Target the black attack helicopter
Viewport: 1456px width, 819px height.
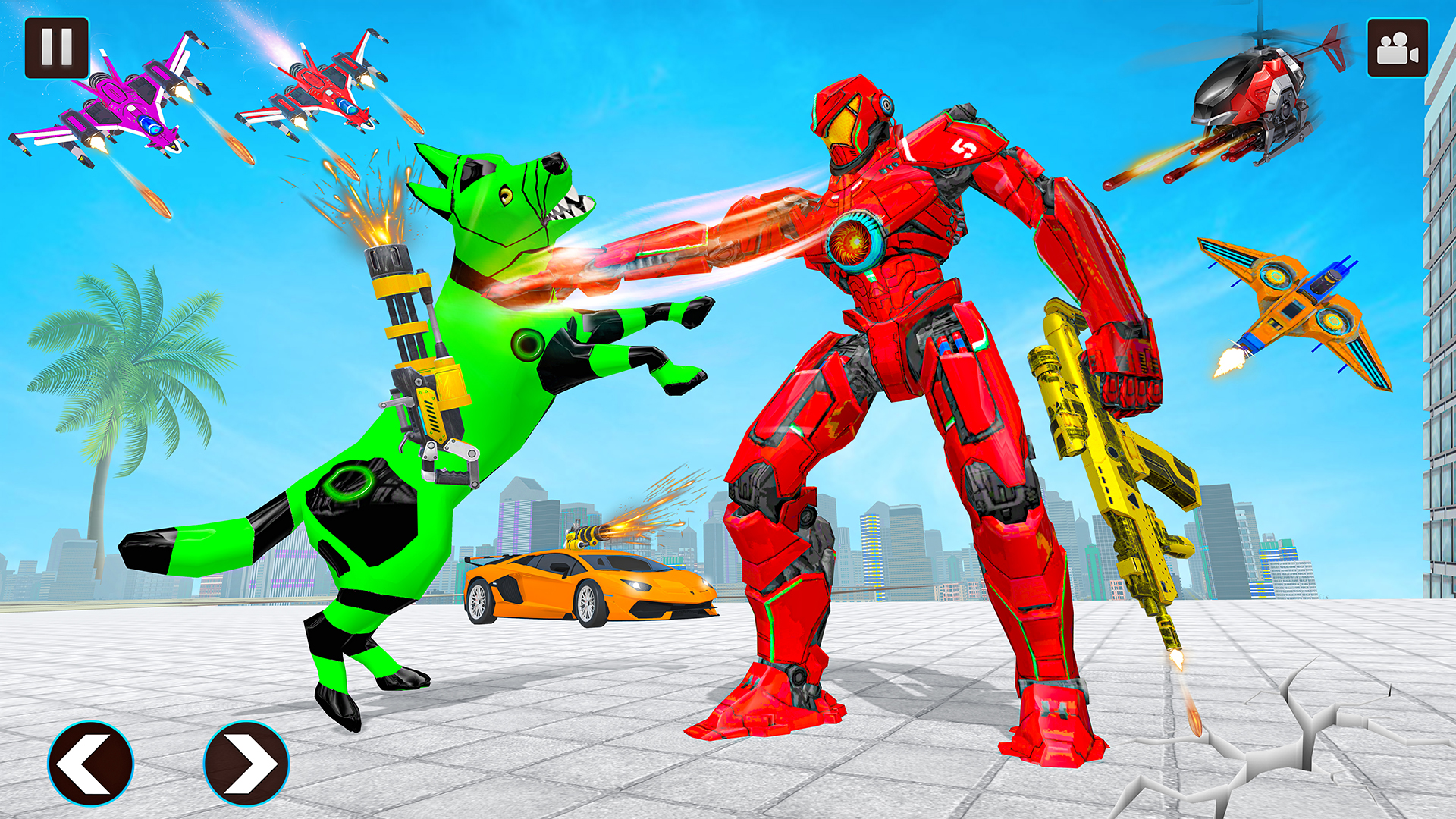pyautogui.click(x=1251, y=91)
